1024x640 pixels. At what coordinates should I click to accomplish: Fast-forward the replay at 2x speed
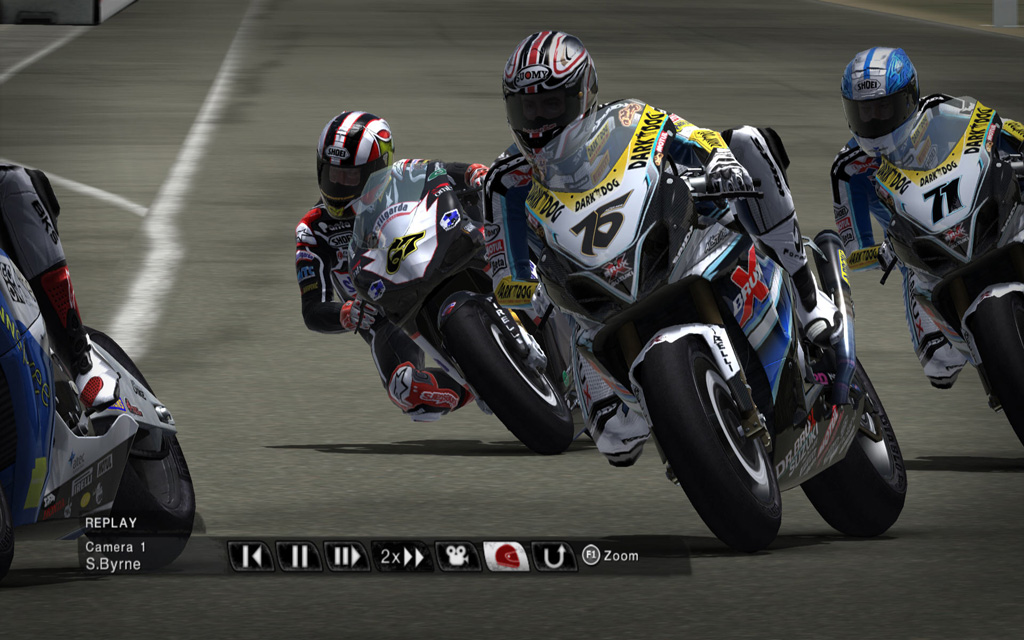(402, 556)
